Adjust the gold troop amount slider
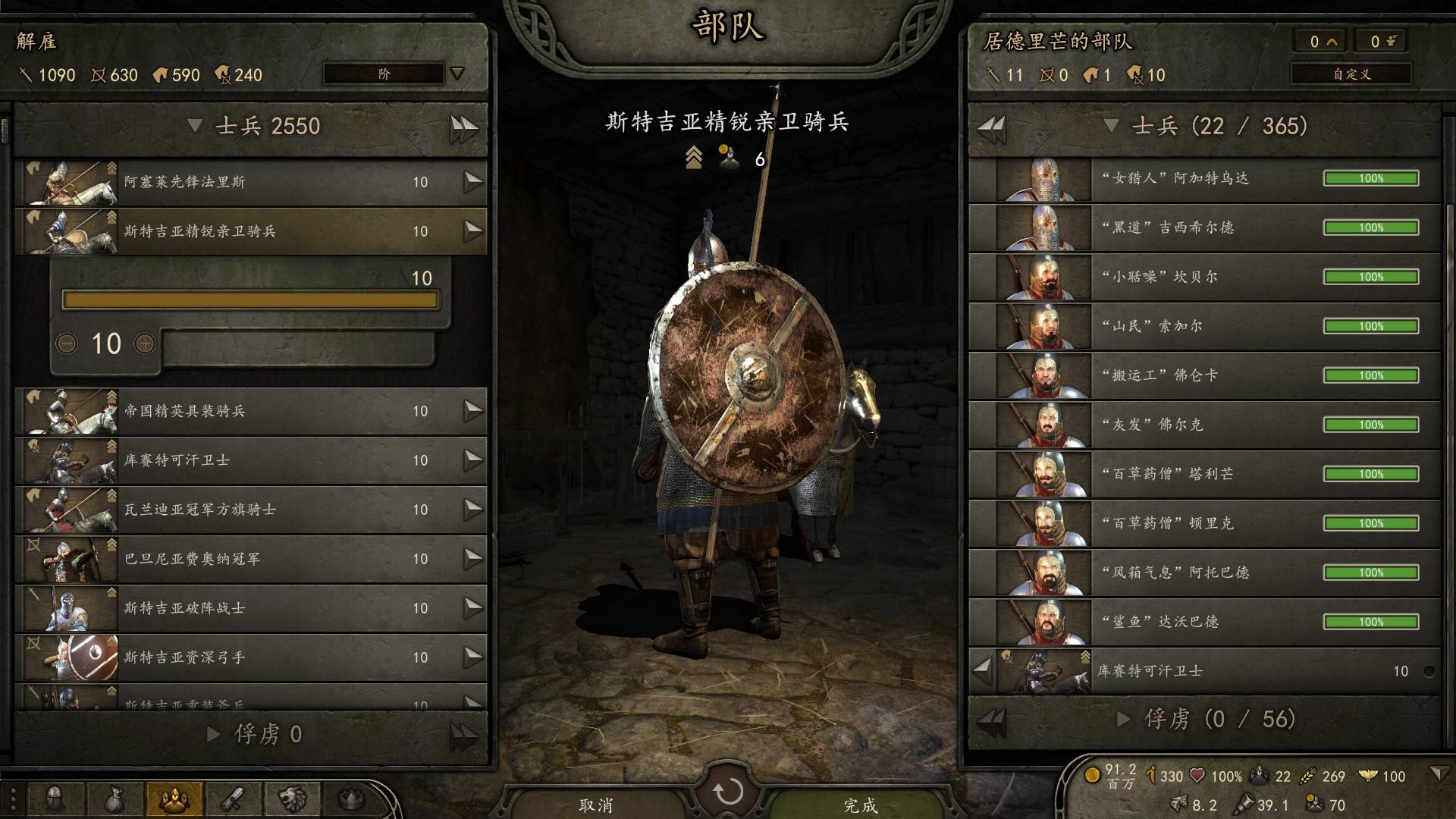Viewport: 1456px width, 819px height. (x=250, y=300)
